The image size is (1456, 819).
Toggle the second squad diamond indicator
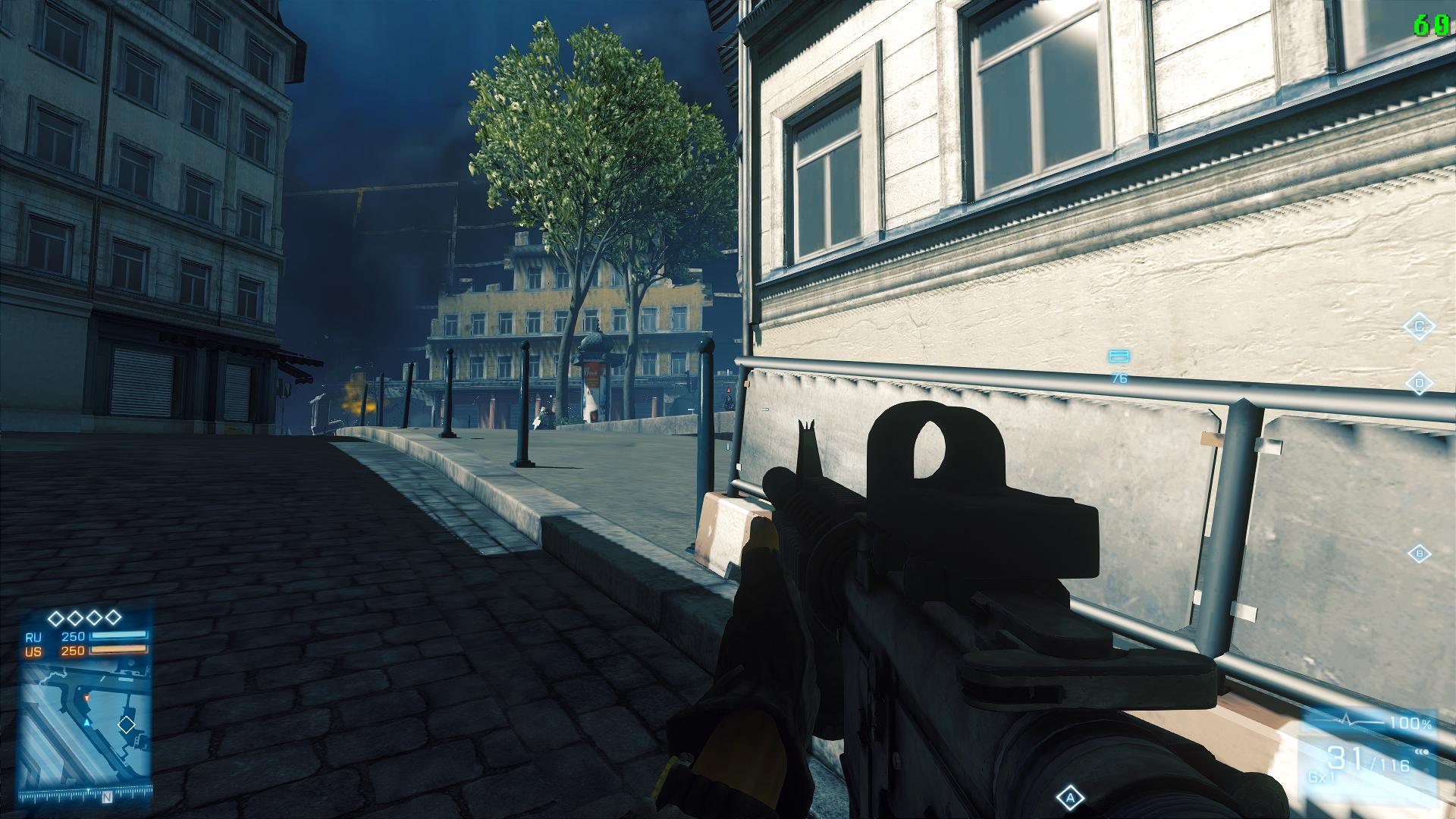tap(74, 617)
